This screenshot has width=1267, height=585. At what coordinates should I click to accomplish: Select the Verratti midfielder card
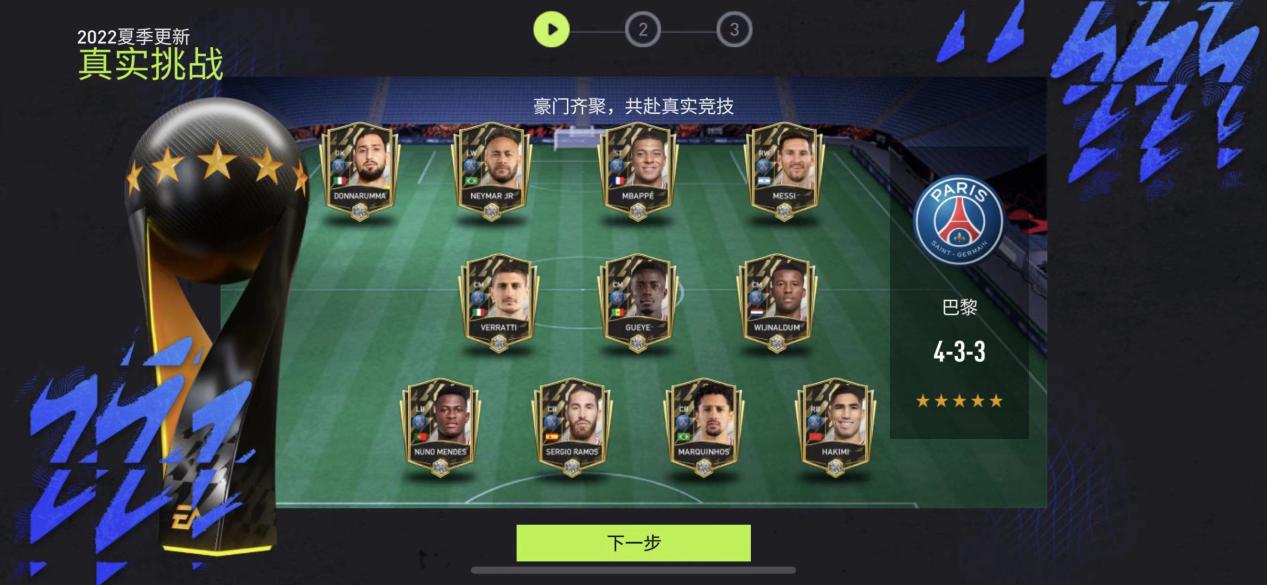point(498,302)
